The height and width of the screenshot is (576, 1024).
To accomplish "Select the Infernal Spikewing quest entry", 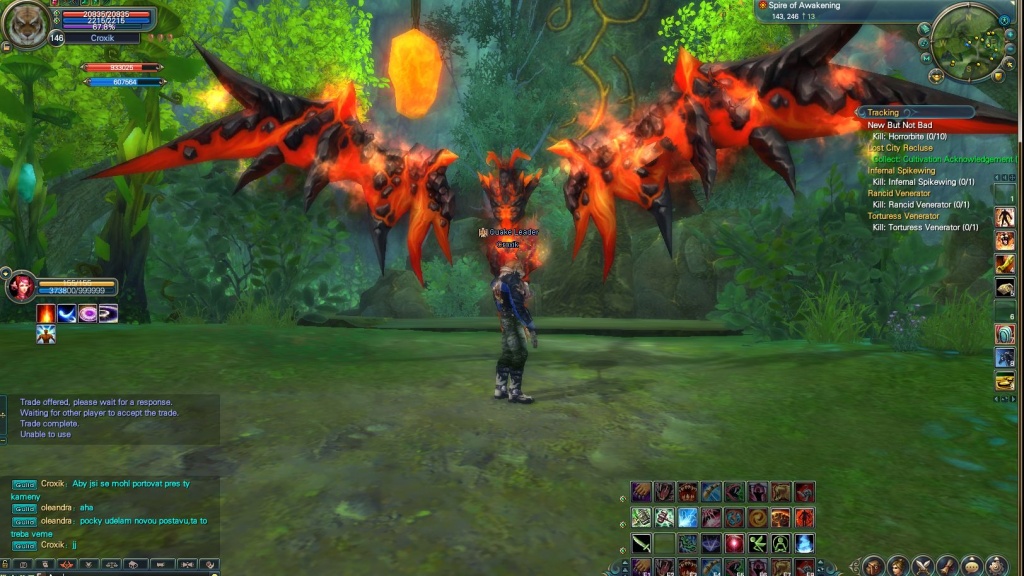I will pyautogui.click(x=901, y=171).
